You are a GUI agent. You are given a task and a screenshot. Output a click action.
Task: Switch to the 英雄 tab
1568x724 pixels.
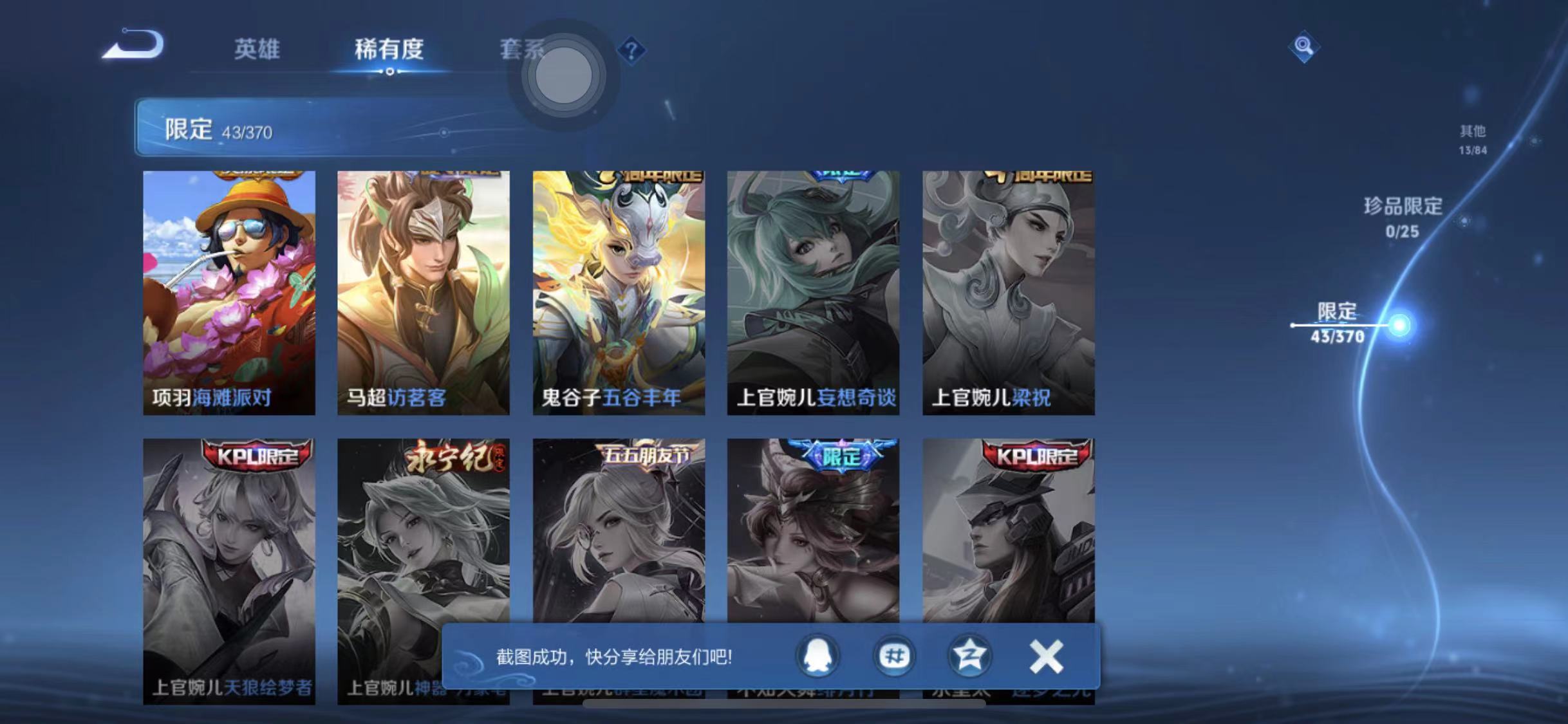(x=257, y=50)
